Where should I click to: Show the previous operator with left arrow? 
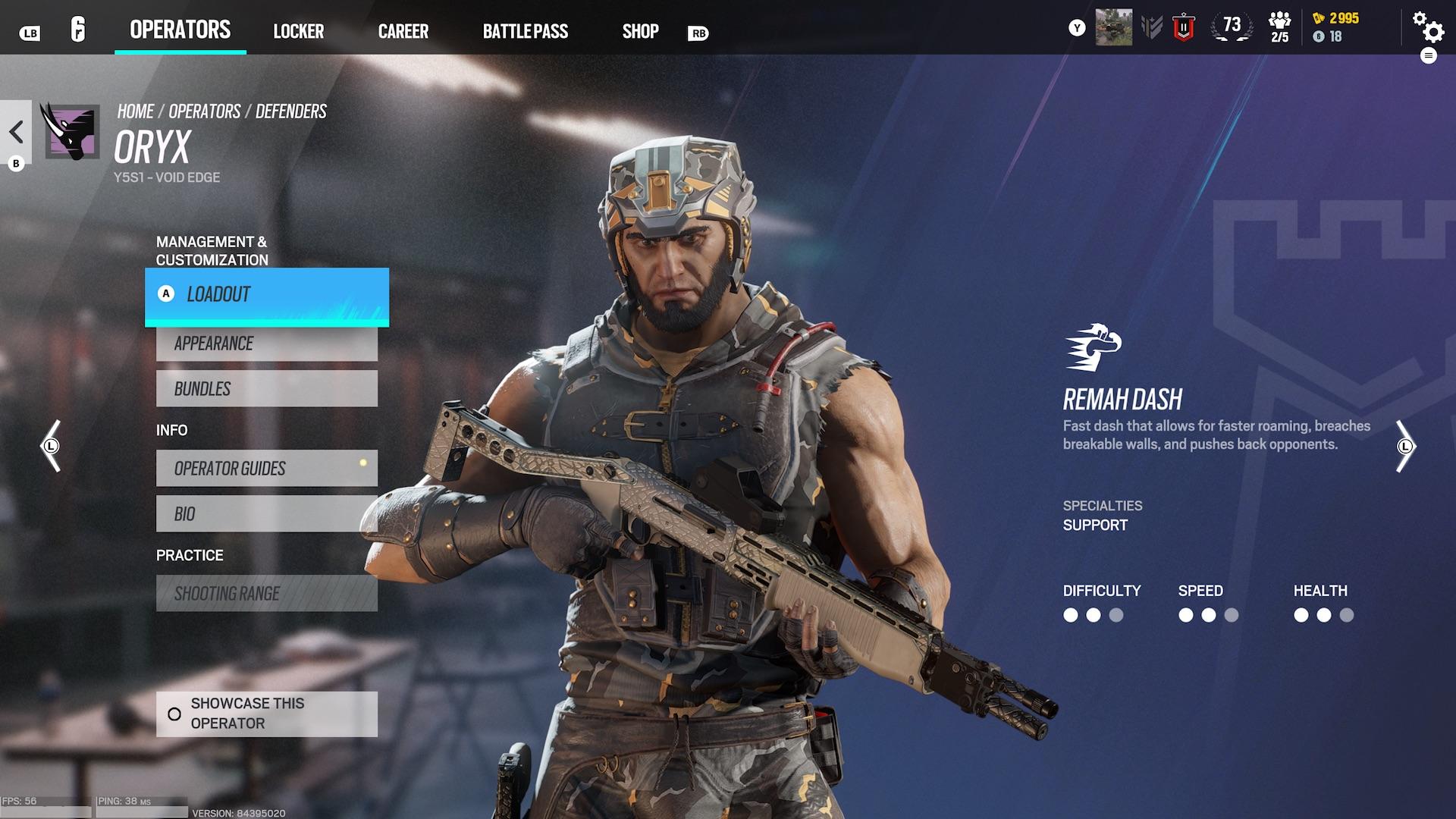[x=51, y=446]
